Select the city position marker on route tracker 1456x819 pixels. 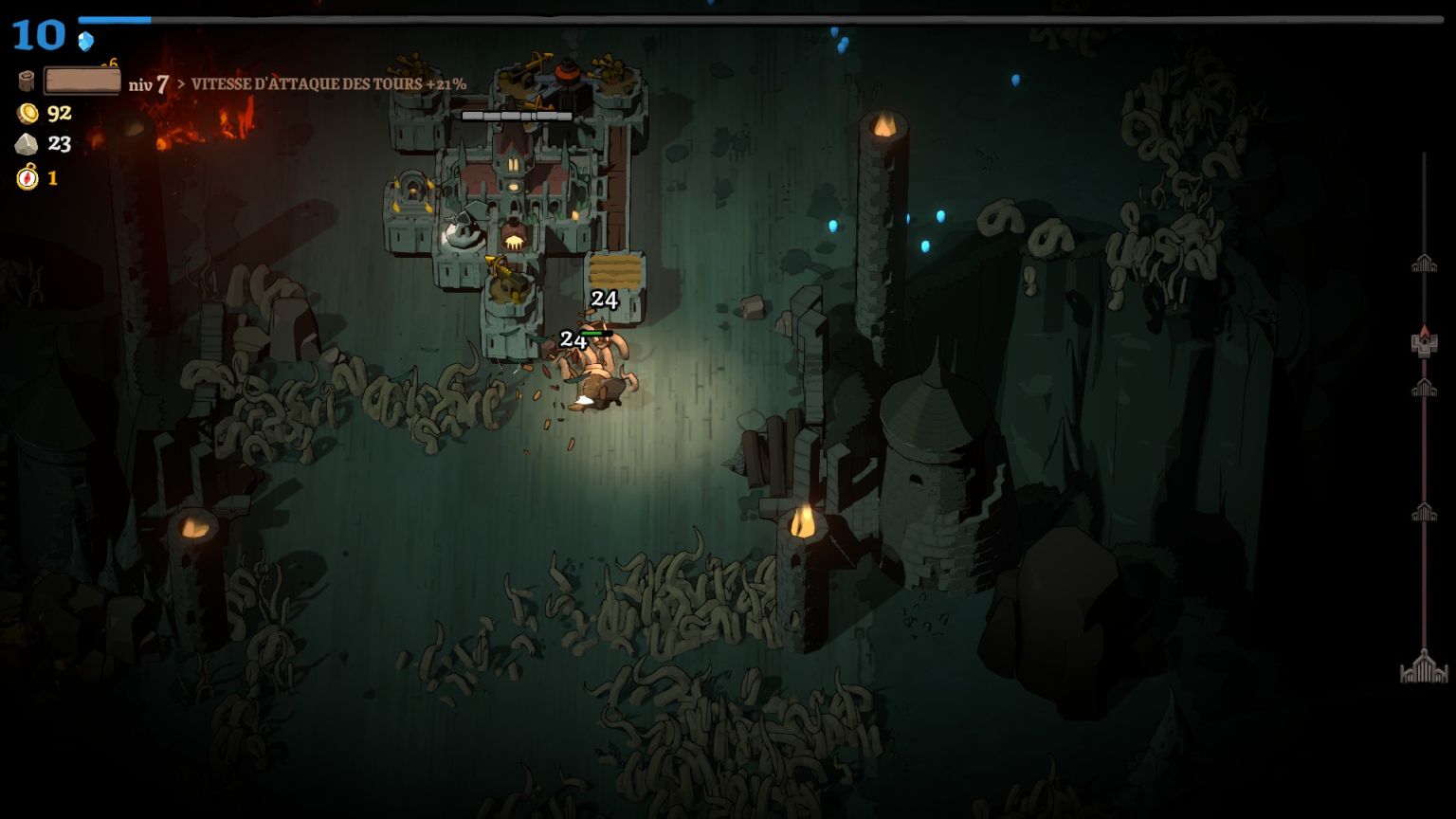1424,342
